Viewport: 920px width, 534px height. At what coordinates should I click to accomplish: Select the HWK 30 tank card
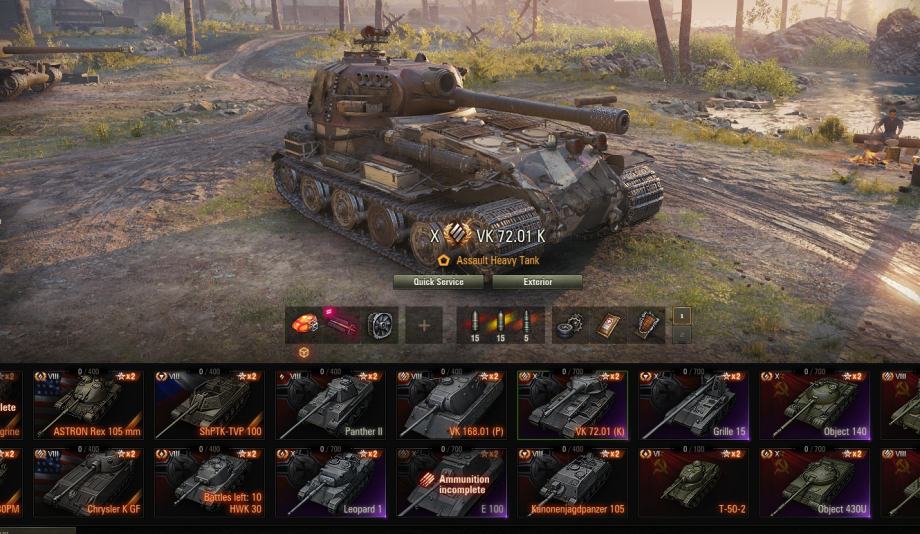(x=208, y=482)
